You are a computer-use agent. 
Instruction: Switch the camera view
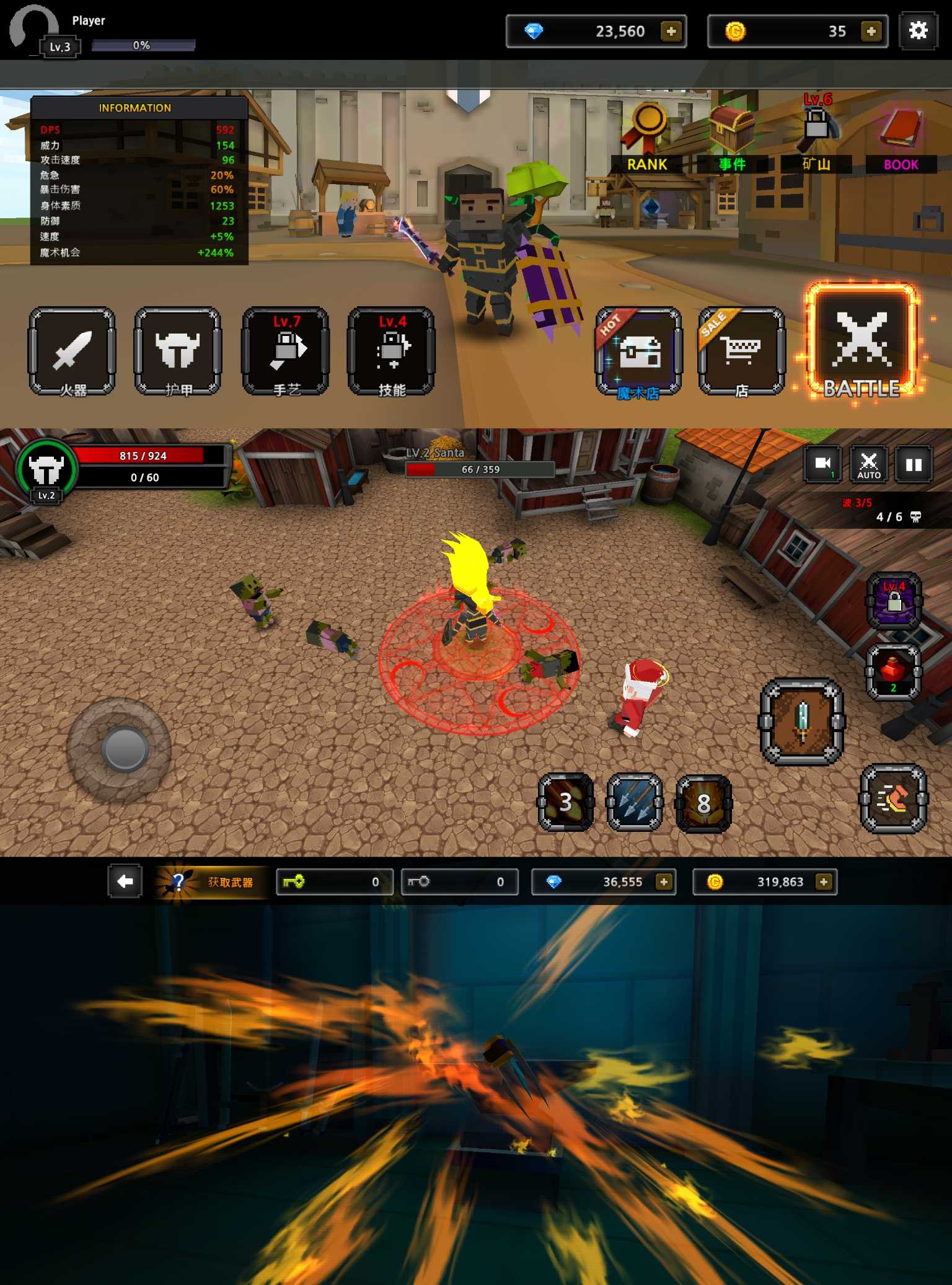point(822,464)
